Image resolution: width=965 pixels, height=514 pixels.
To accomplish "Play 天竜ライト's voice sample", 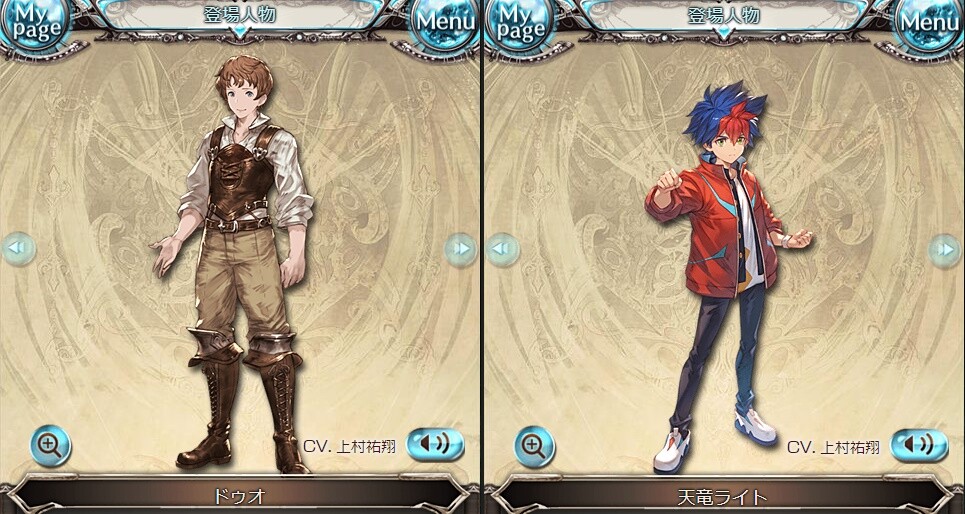I will click(919, 444).
